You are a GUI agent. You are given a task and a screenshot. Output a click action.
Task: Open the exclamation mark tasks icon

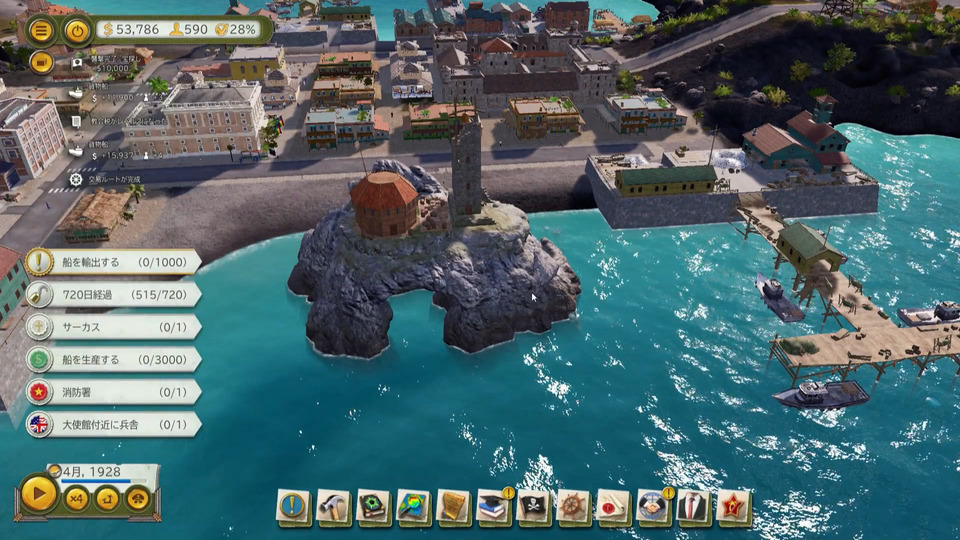293,506
